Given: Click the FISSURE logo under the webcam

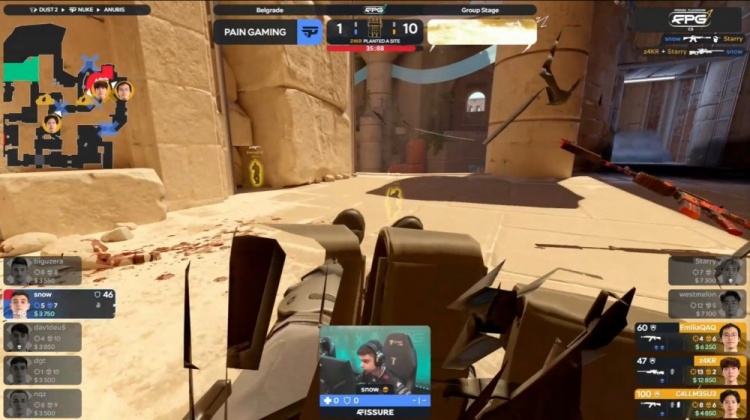Looking at the screenshot, I should tap(375, 412).
